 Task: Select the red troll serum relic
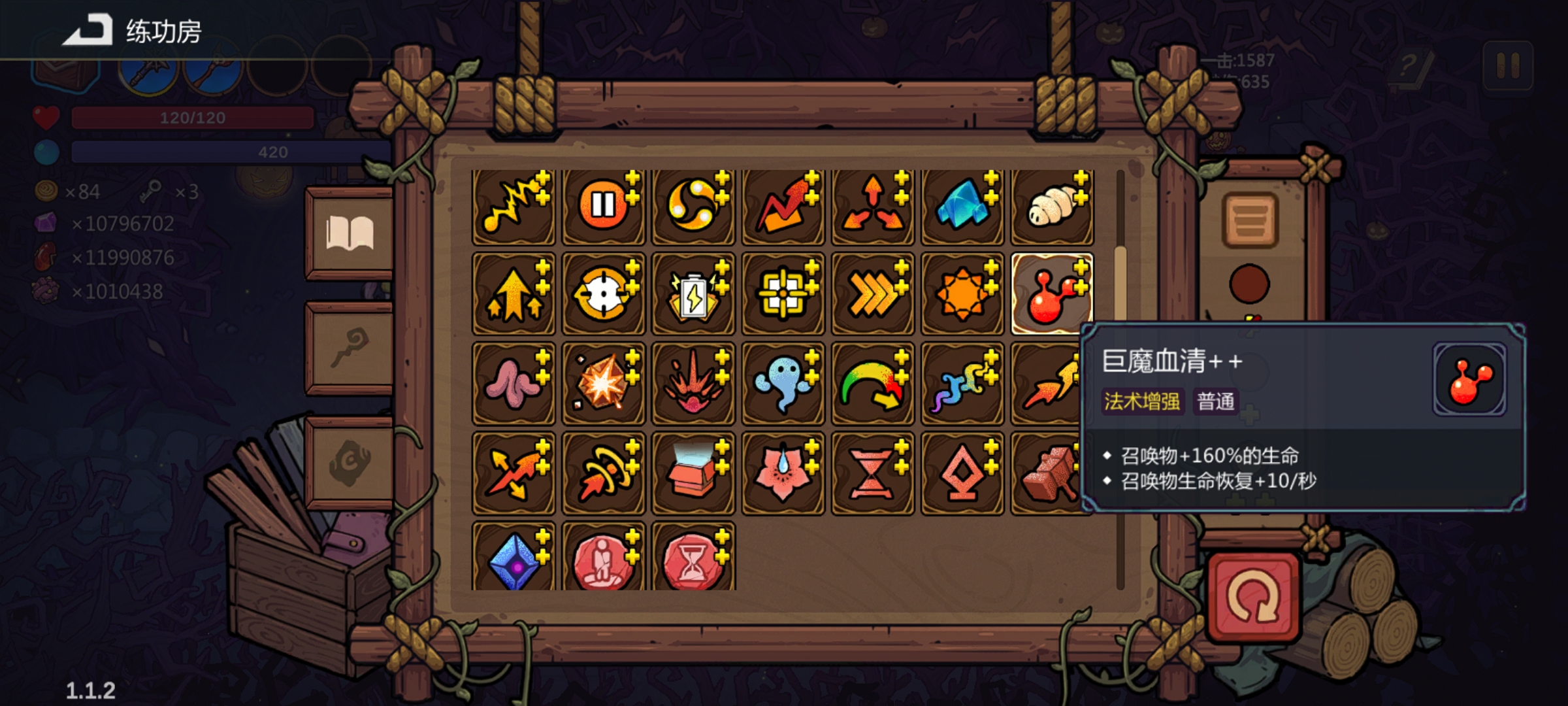tap(1051, 295)
